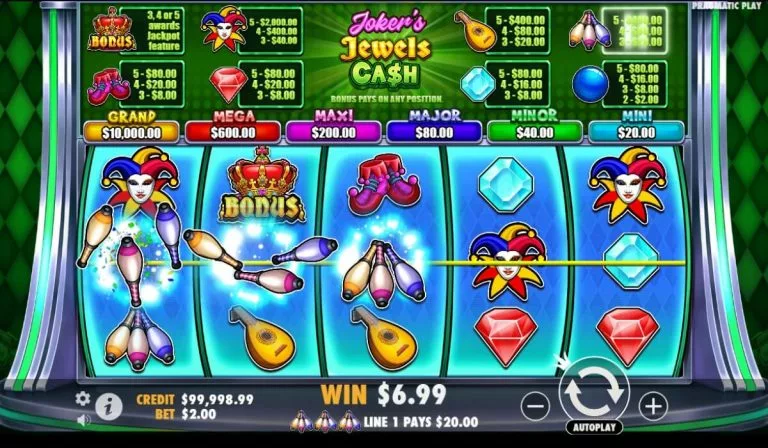Spin the reels with the circular arrows button
This screenshot has width=768, height=448.
(593, 393)
